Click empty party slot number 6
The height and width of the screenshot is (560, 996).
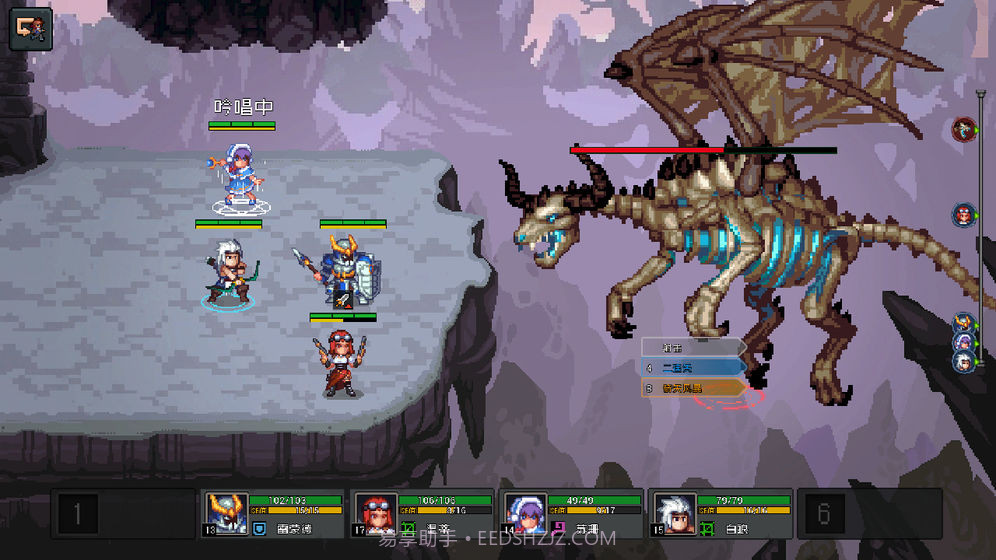pyautogui.click(x=824, y=515)
